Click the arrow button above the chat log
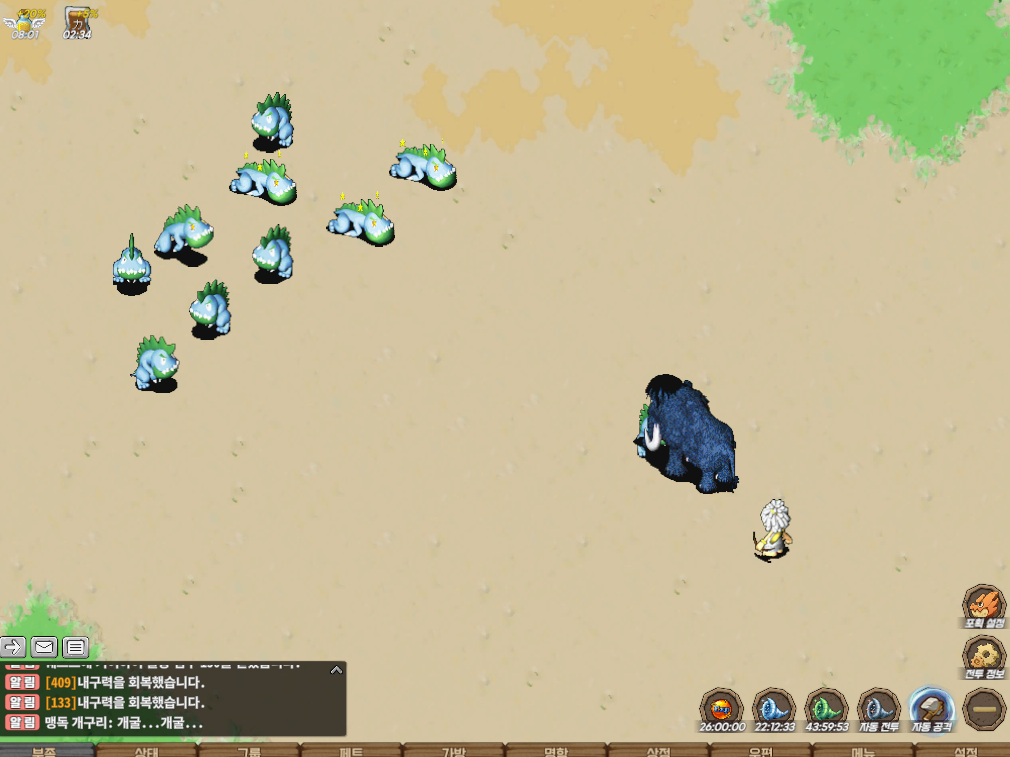 point(13,647)
